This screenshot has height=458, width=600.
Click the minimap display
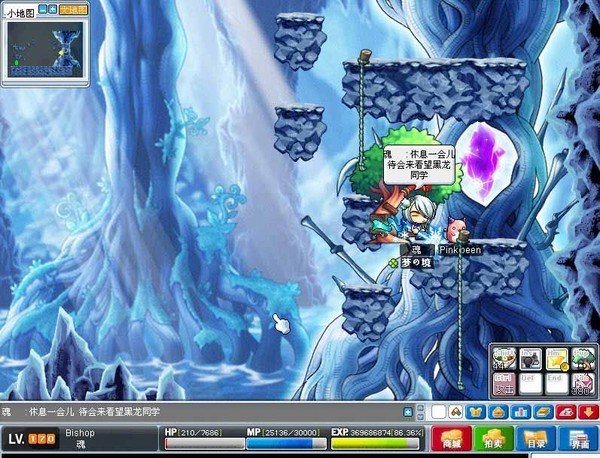coord(47,47)
